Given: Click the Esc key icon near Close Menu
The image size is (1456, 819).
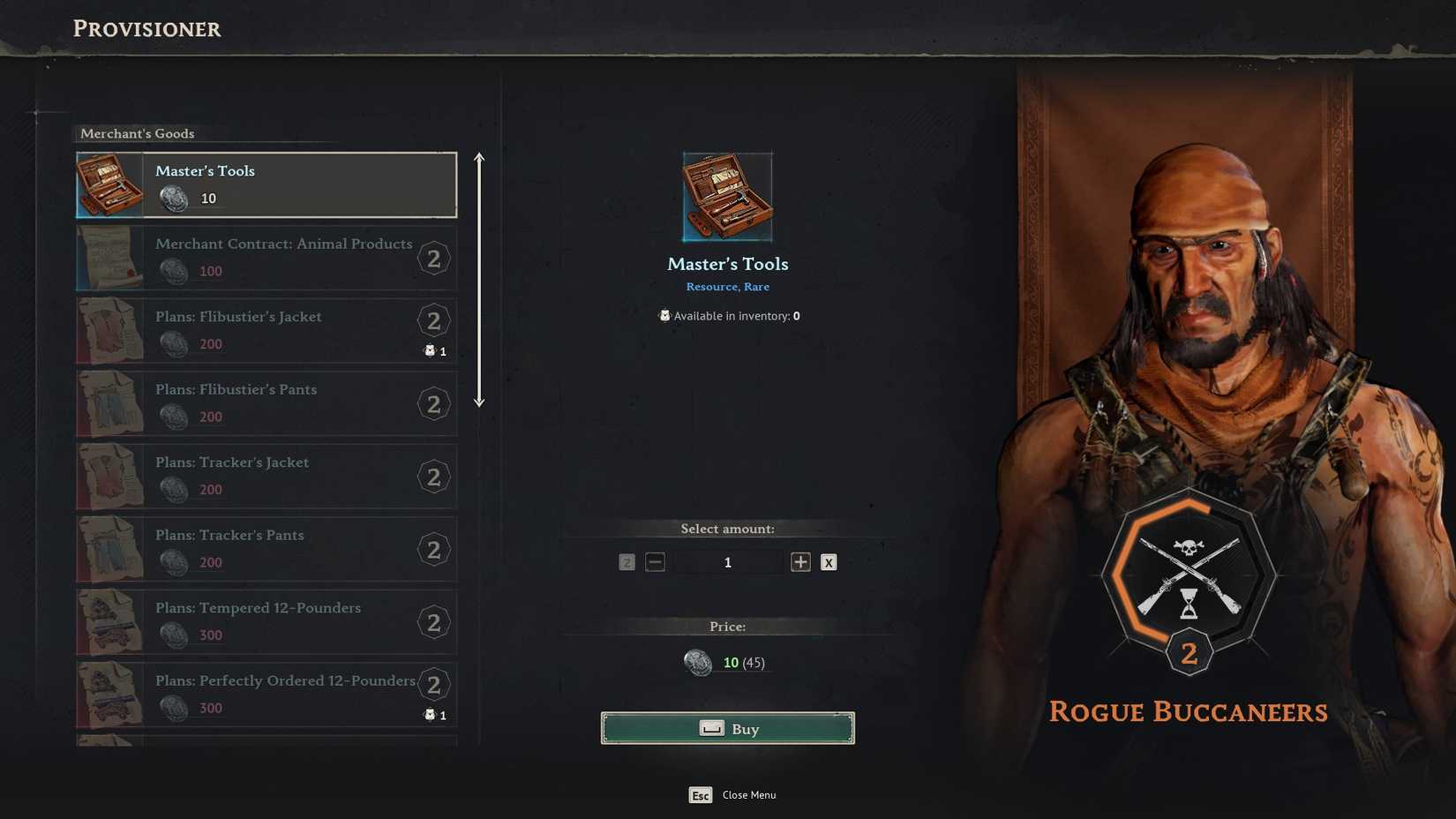Looking at the screenshot, I should (x=701, y=795).
